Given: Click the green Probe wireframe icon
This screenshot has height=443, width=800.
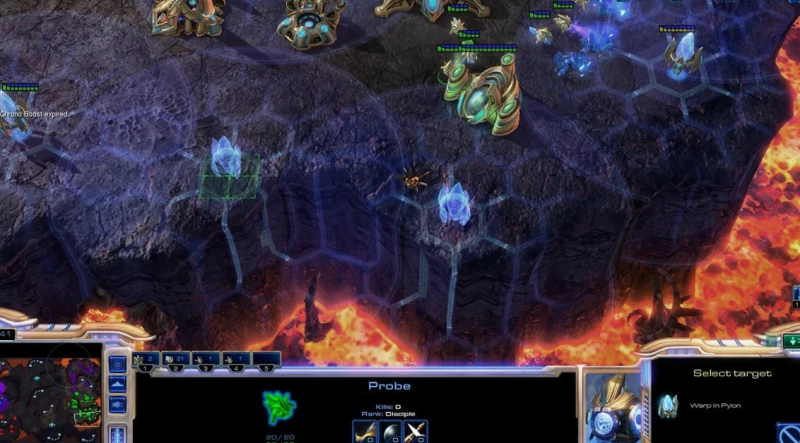Looking at the screenshot, I should pos(281,407).
